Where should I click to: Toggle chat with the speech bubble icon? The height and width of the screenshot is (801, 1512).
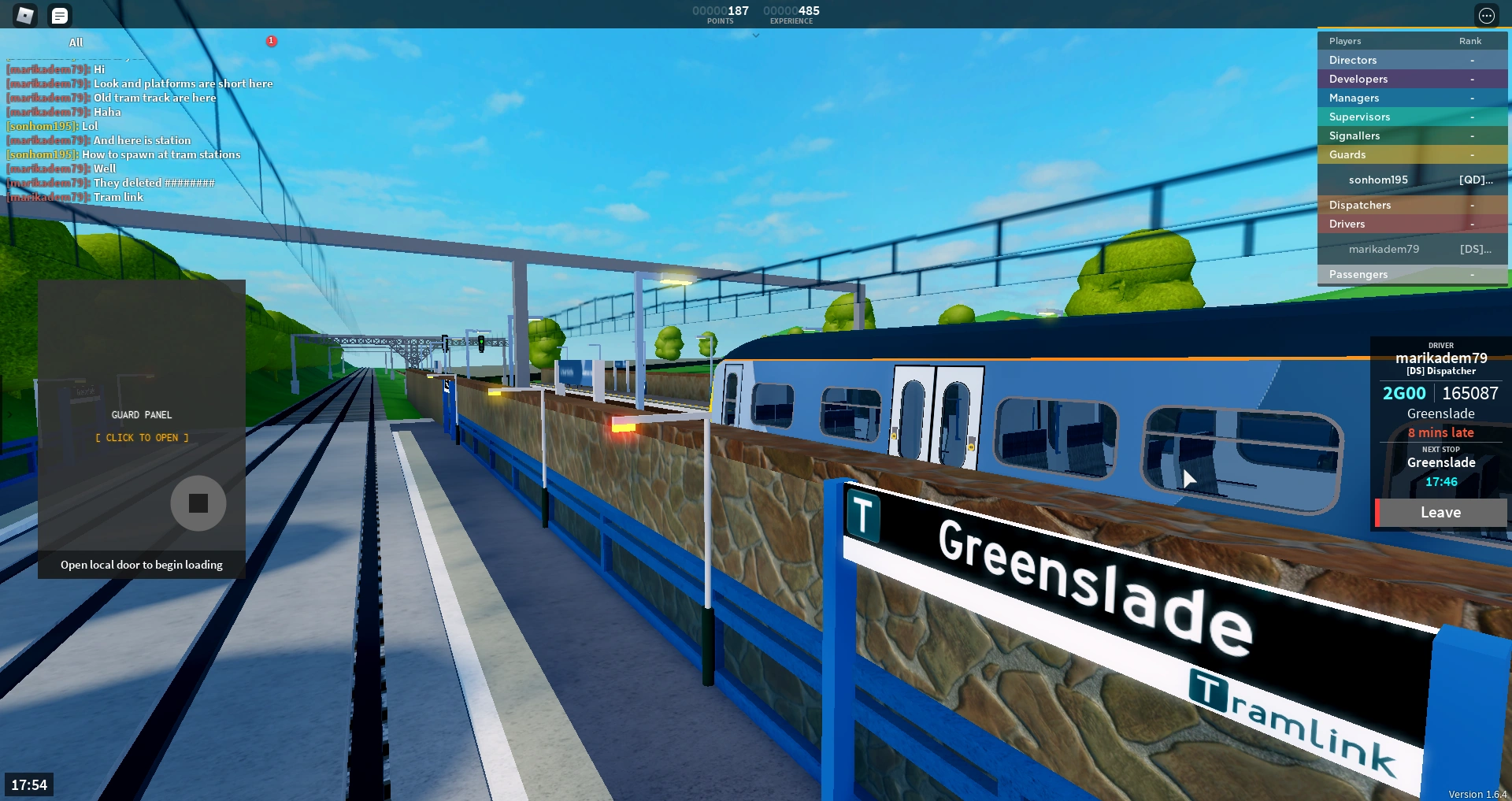pyautogui.click(x=59, y=15)
